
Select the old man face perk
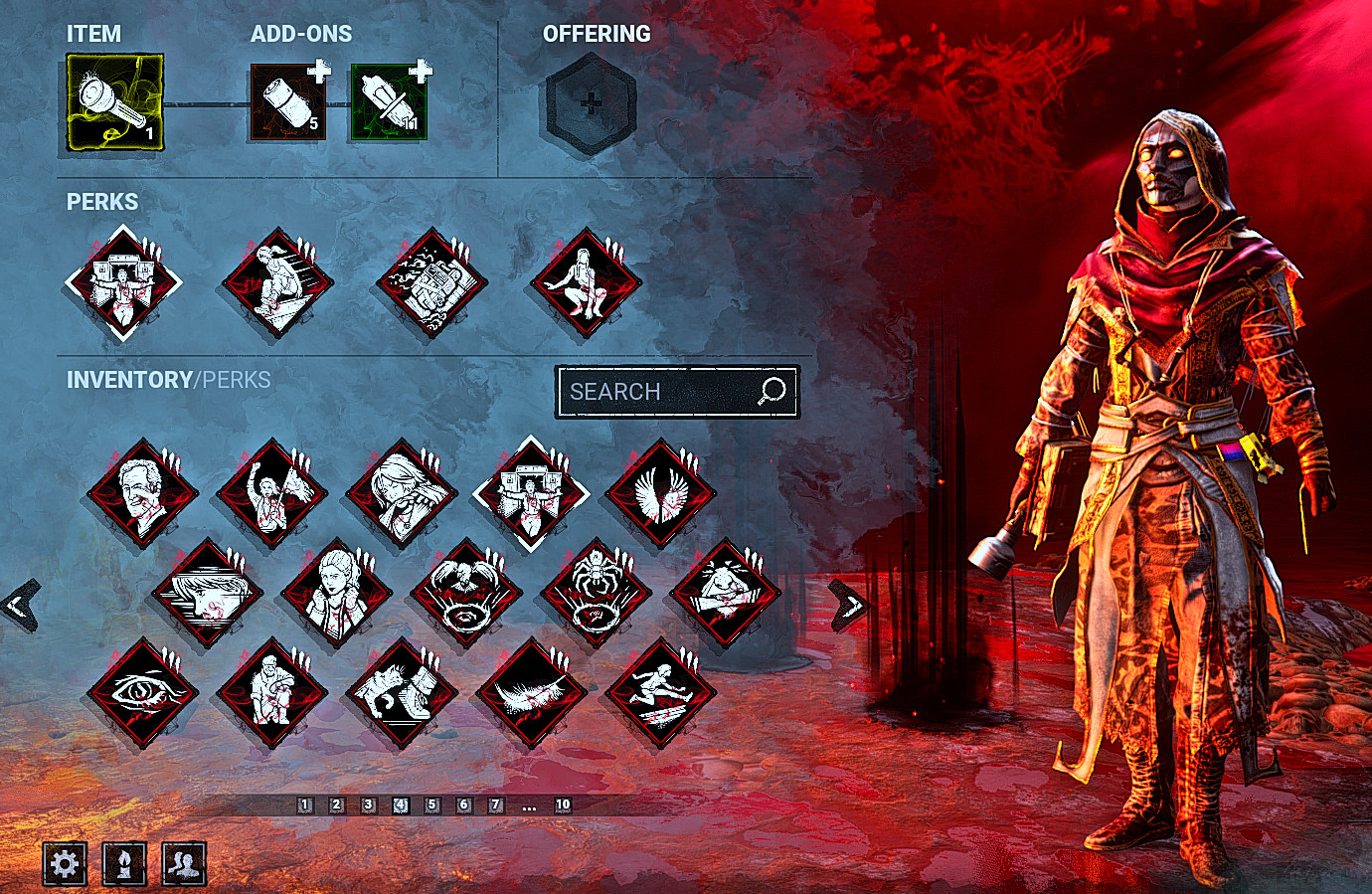[x=142, y=493]
